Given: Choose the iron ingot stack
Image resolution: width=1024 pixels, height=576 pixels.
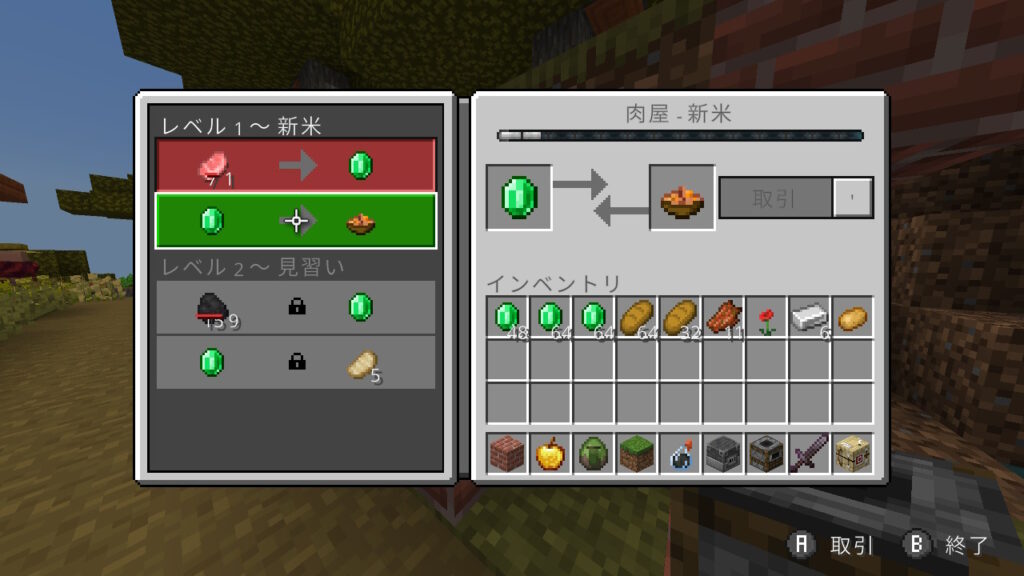Looking at the screenshot, I should pos(809,318).
